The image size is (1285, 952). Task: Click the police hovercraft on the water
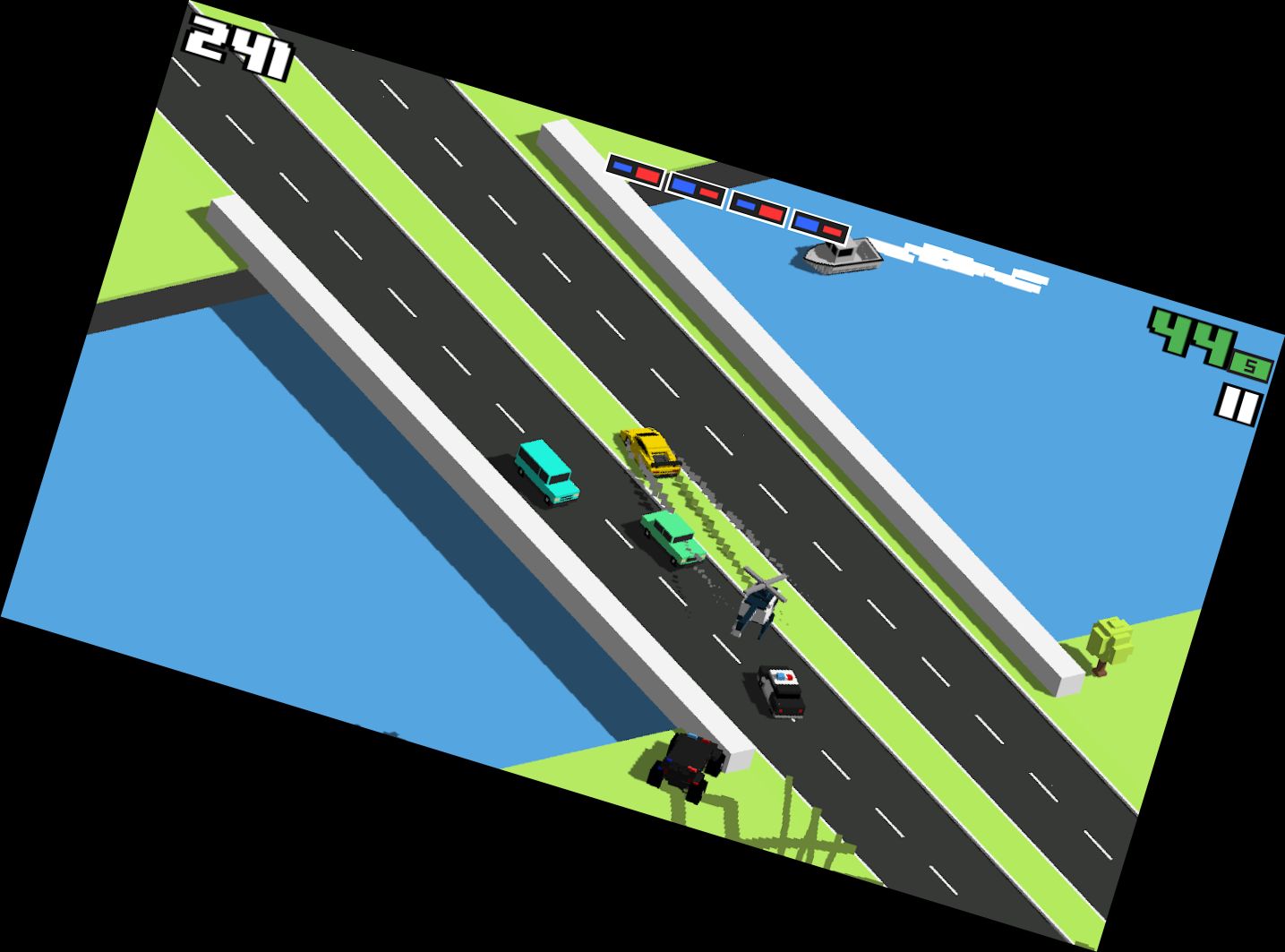coord(840,258)
